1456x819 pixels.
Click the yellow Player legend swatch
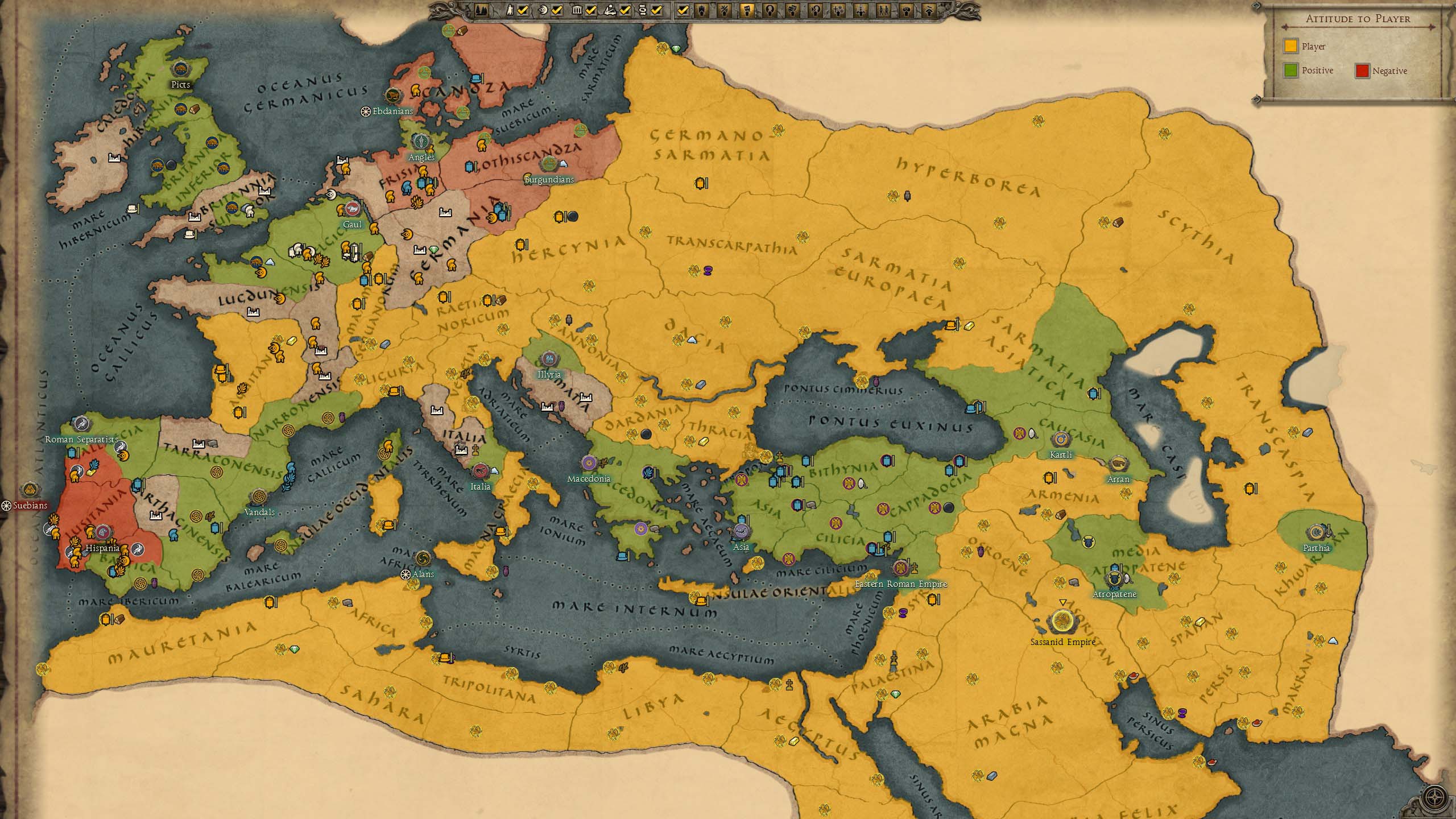tap(1290, 46)
